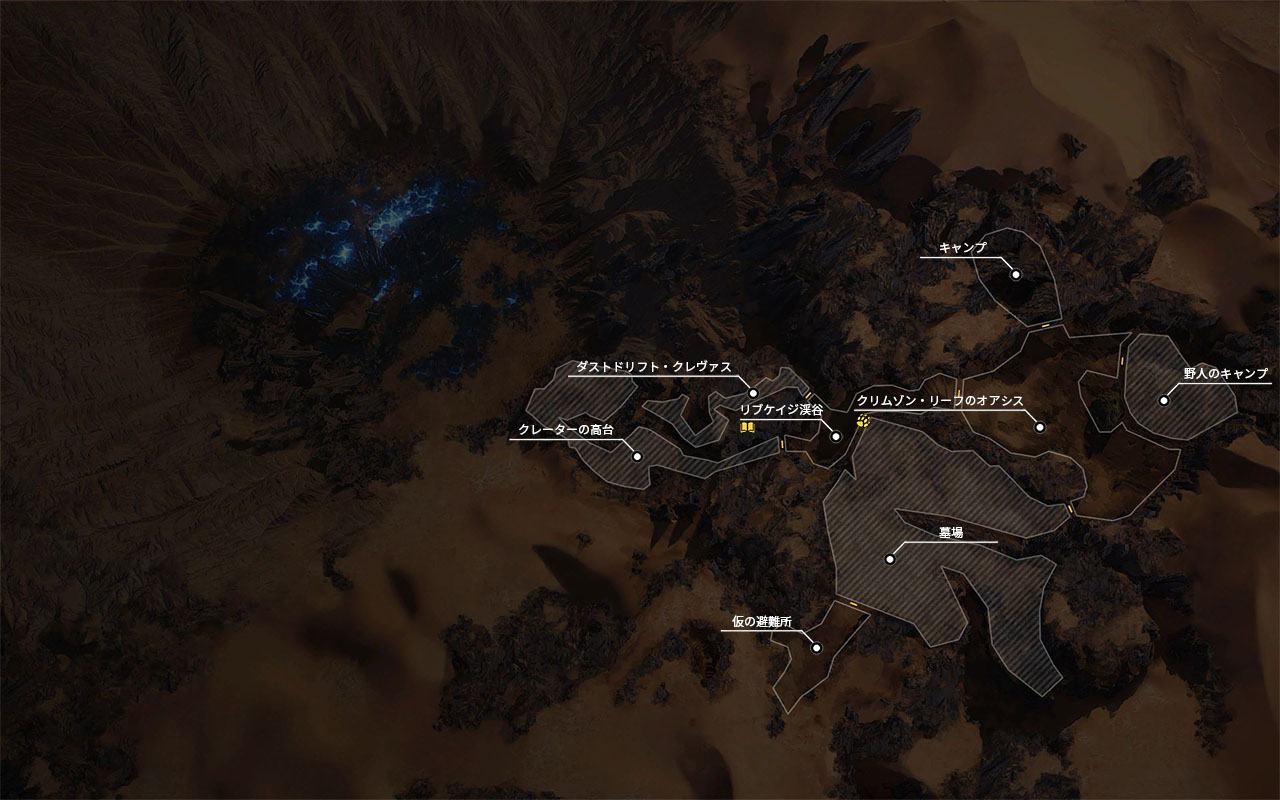Select the キャンプ map marker
This screenshot has height=800, width=1280.
pos(1015,274)
